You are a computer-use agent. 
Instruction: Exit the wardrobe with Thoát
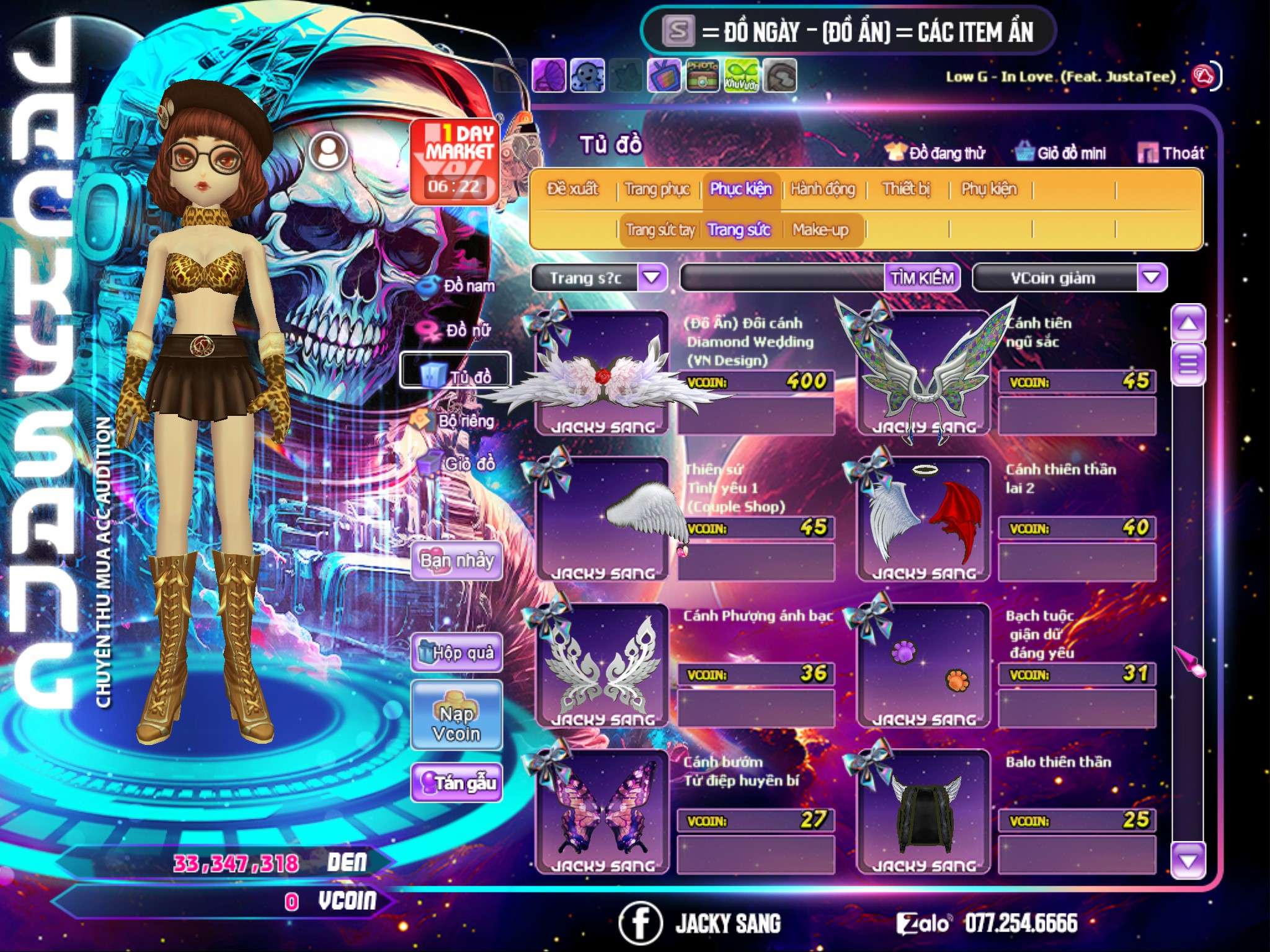(1172, 153)
